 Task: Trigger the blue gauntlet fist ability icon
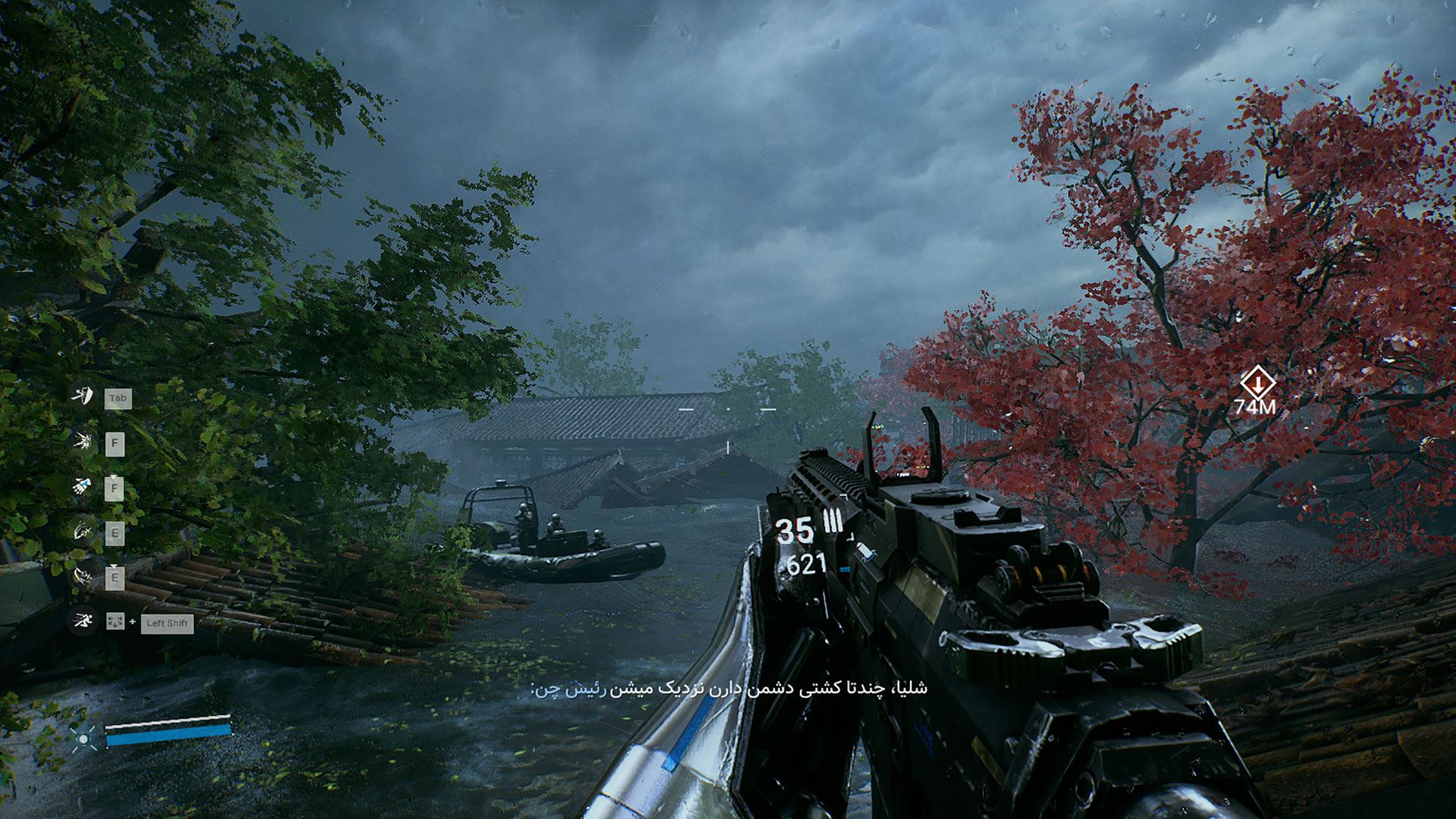pos(82,486)
